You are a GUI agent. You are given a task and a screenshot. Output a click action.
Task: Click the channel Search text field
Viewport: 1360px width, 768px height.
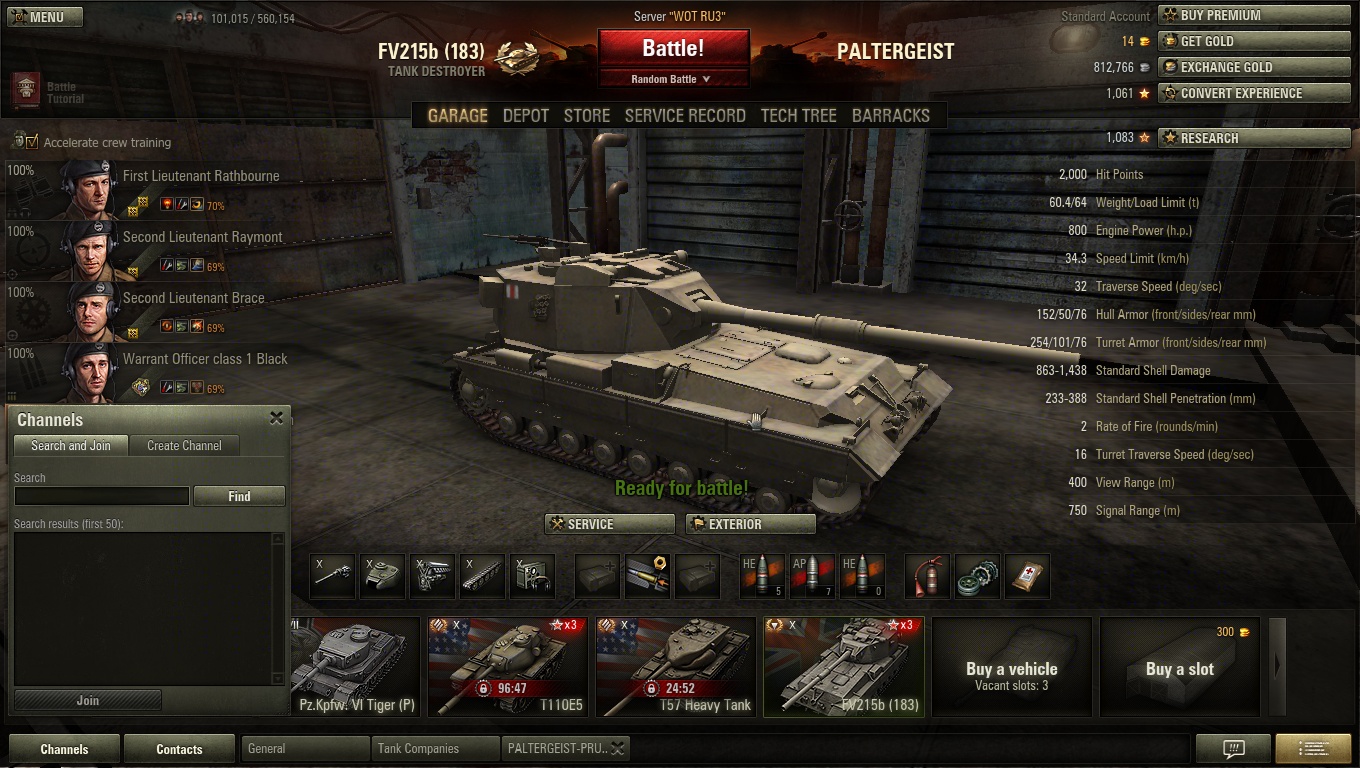pyautogui.click(x=101, y=496)
